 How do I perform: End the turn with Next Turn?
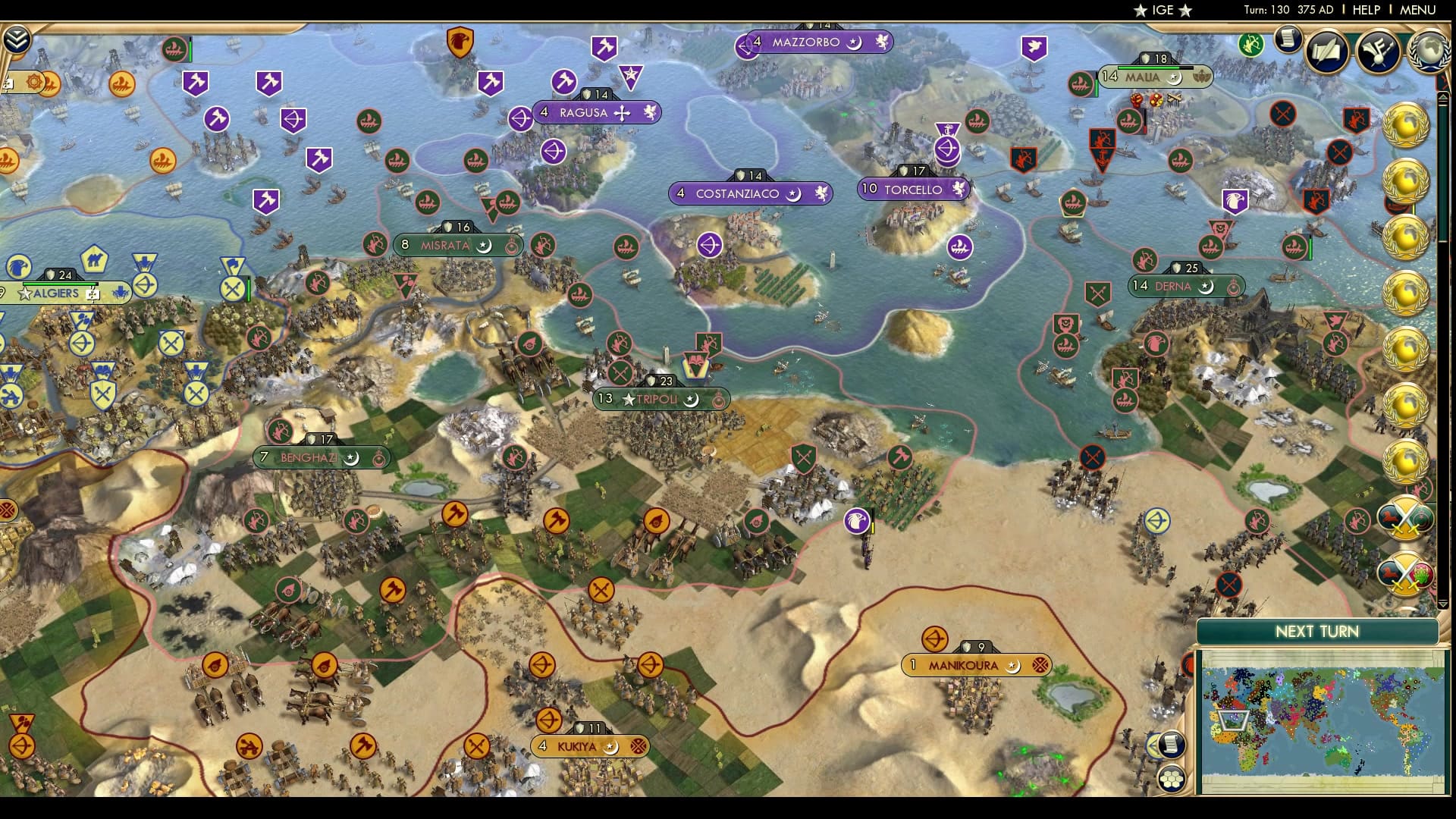pyautogui.click(x=1316, y=632)
